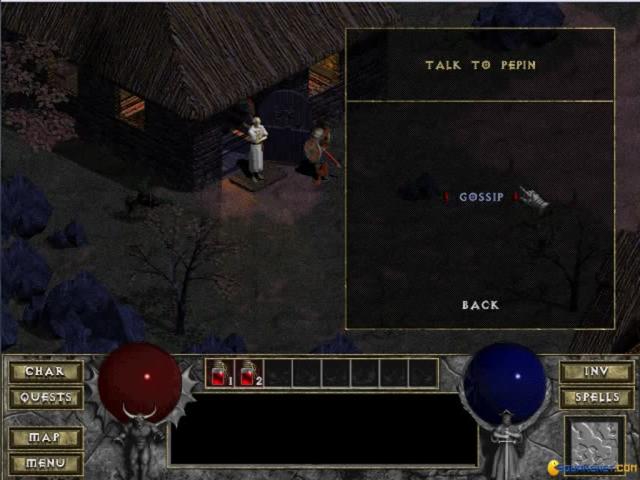Open the Inv inventory panel
640x480 pixels.
pyautogui.click(x=596, y=372)
